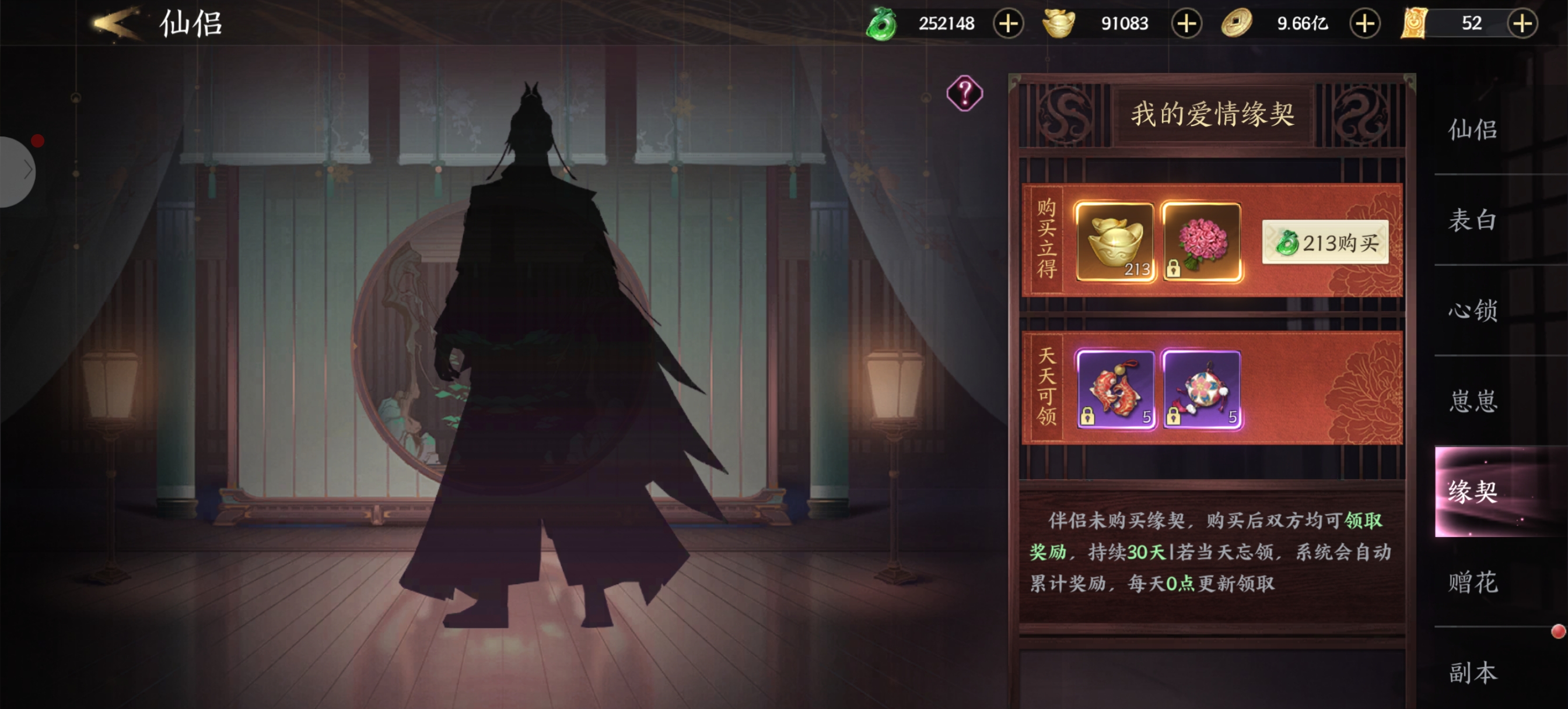View the embroidered ball daily reward
1568x709 pixels.
coord(1201,389)
